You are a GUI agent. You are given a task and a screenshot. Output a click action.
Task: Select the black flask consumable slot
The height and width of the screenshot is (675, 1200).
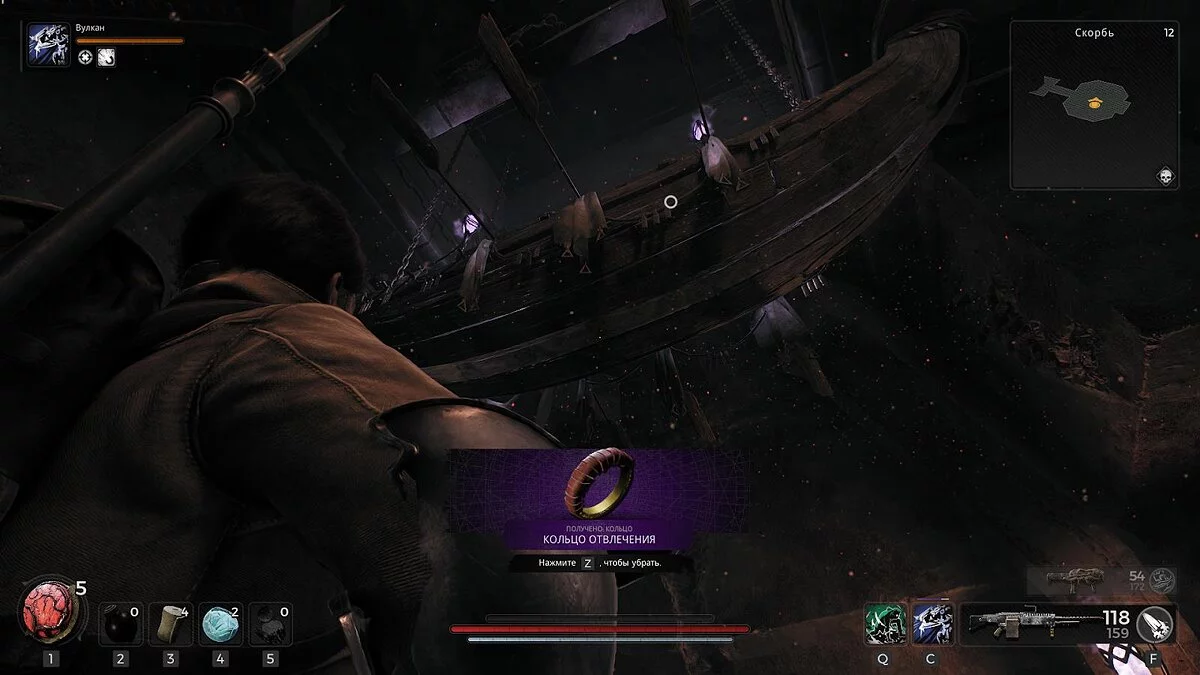pos(120,625)
